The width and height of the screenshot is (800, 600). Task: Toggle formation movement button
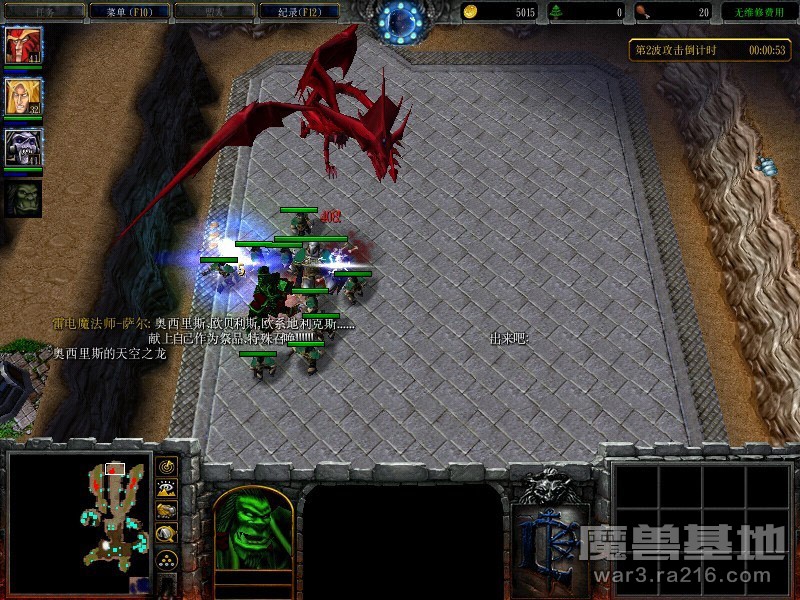166,559
